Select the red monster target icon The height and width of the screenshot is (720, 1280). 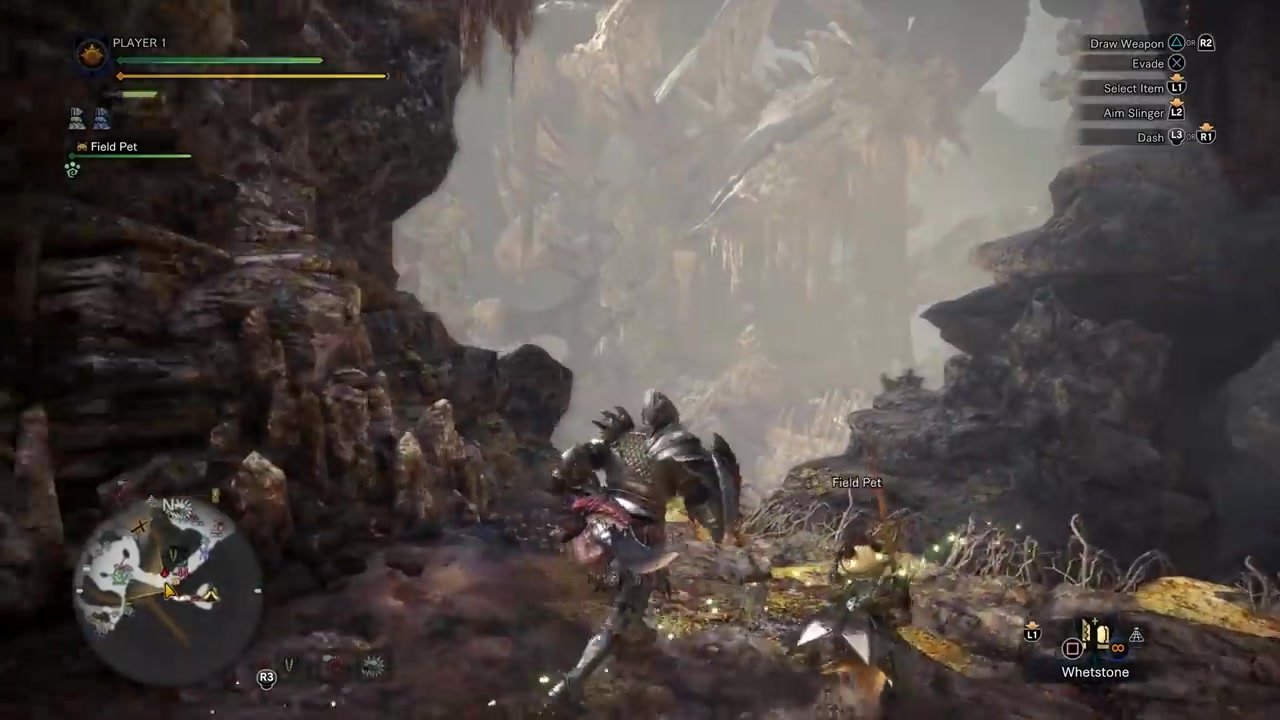tap(332, 666)
